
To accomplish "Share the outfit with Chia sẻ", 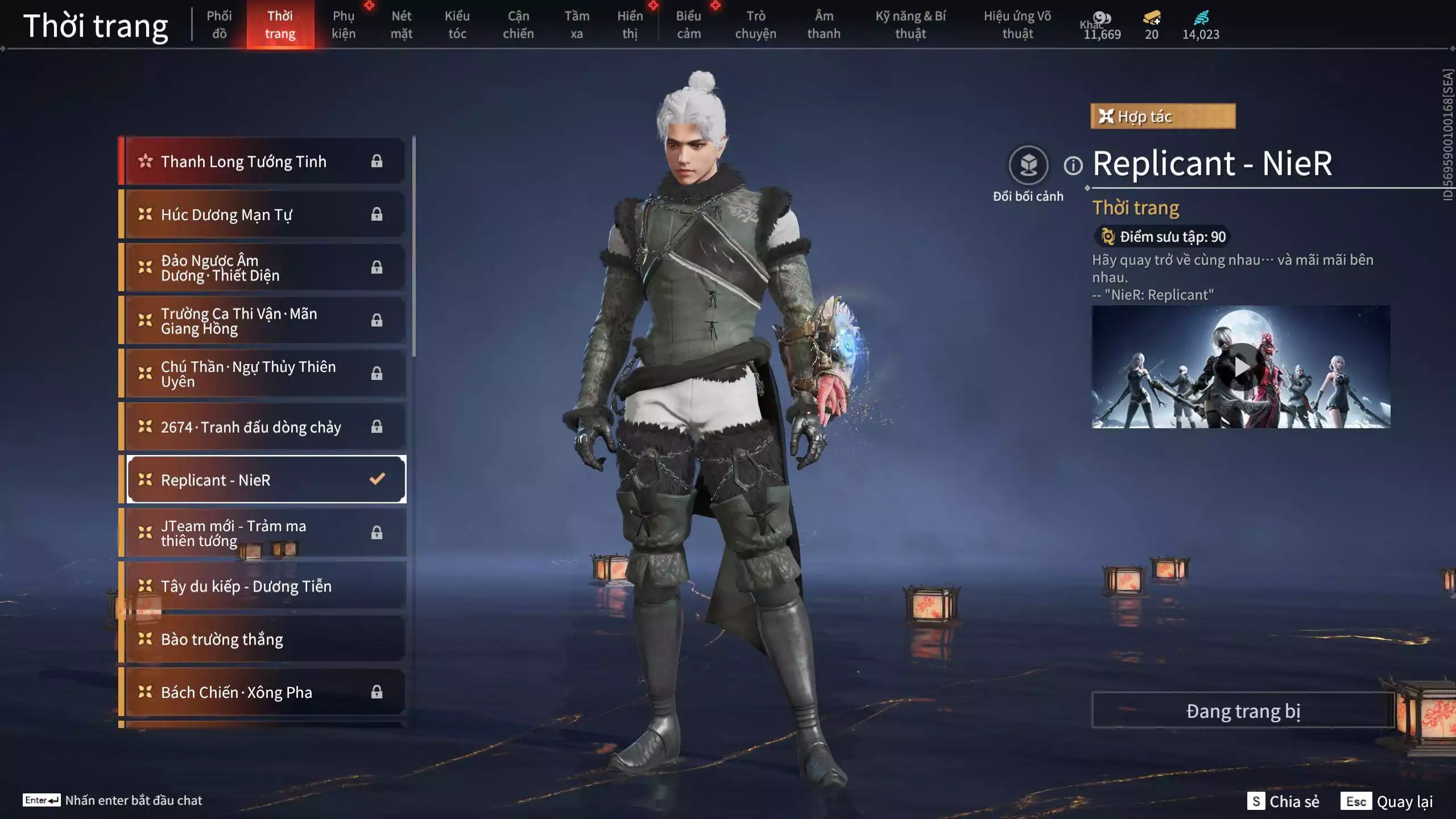I will (x=1284, y=801).
